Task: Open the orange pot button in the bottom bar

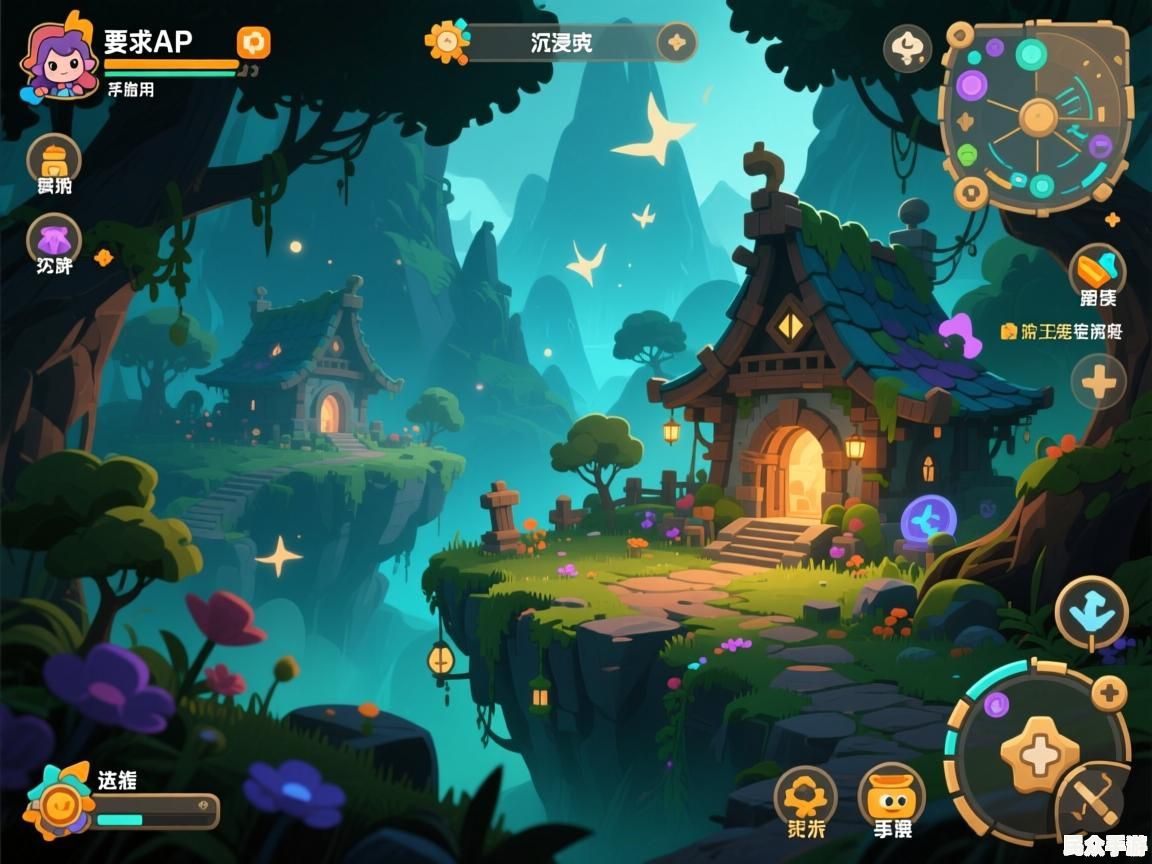Action: (x=890, y=797)
